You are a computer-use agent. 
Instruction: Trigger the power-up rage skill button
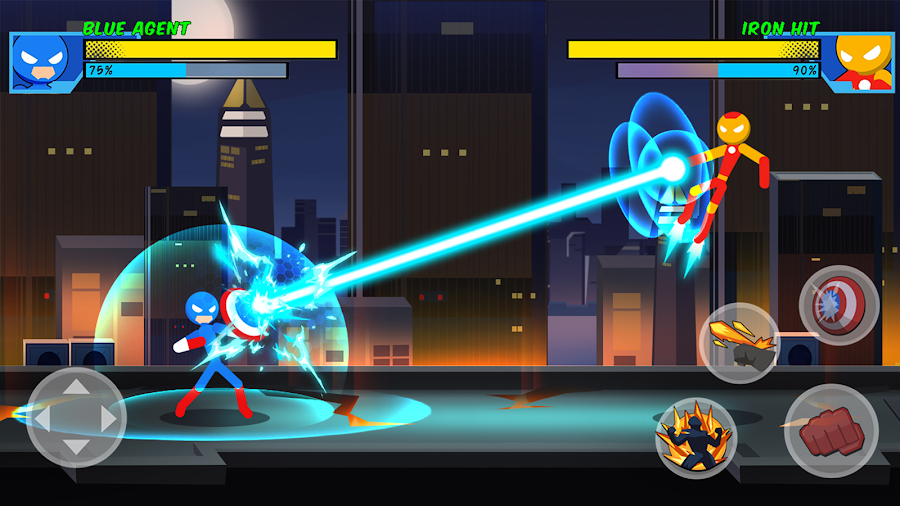696,438
